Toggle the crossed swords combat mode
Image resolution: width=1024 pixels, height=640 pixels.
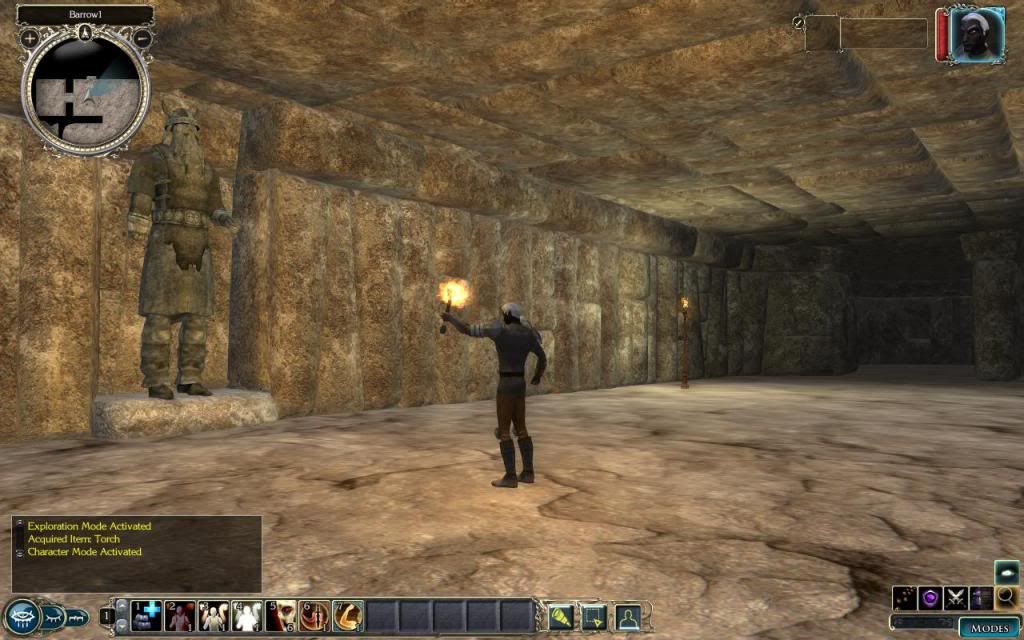[x=956, y=598]
